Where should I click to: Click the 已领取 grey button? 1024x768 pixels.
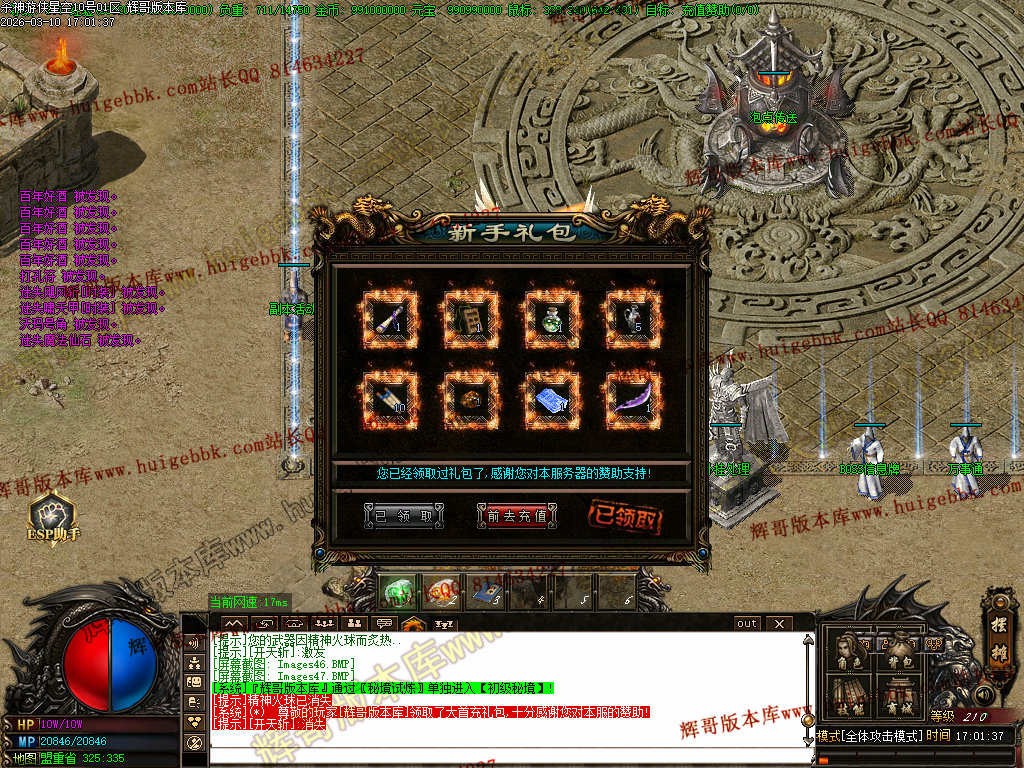403,516
